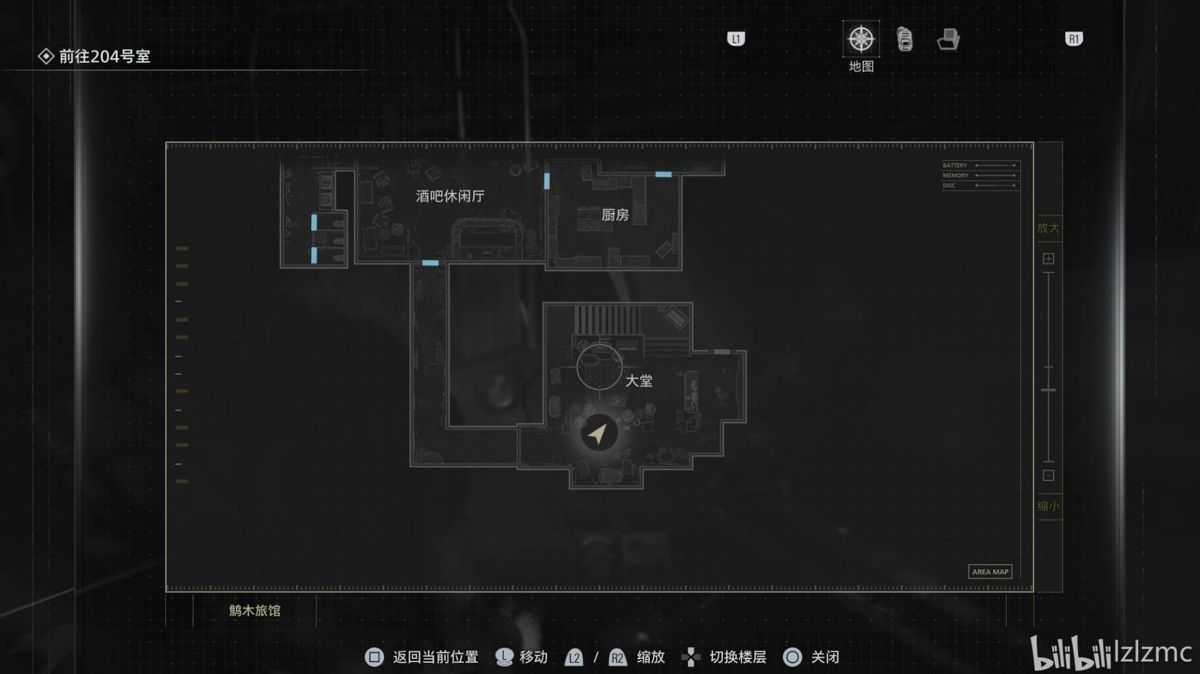
Task: Adjust the map zoom slider handle
Action: tap(1048, 388)
